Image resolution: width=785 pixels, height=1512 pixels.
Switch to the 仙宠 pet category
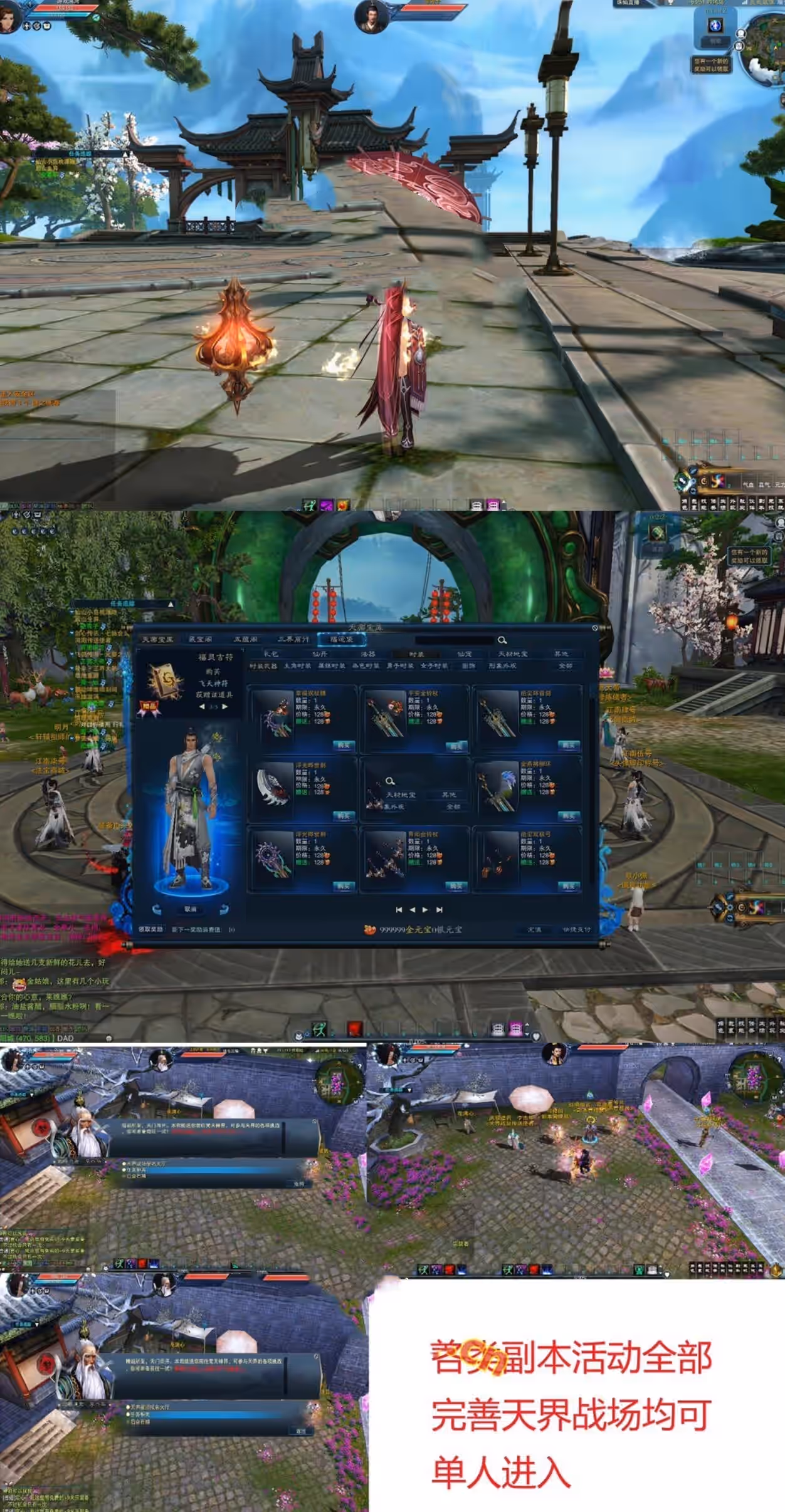pos(465,654)
